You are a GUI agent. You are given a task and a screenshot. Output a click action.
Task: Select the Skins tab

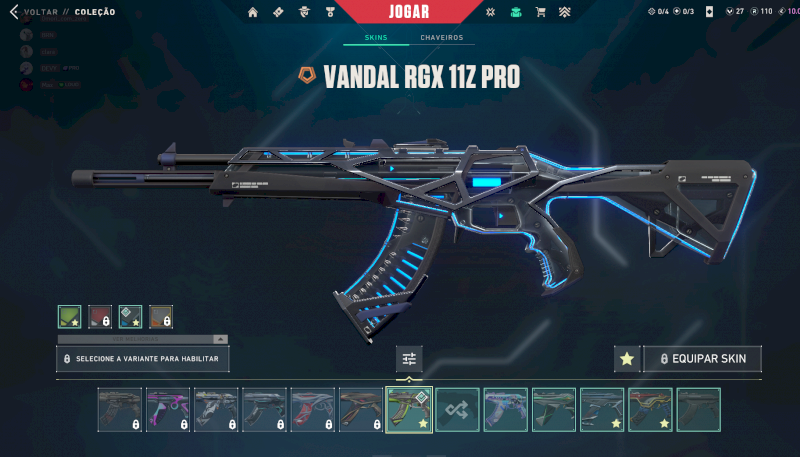point(376,38)
